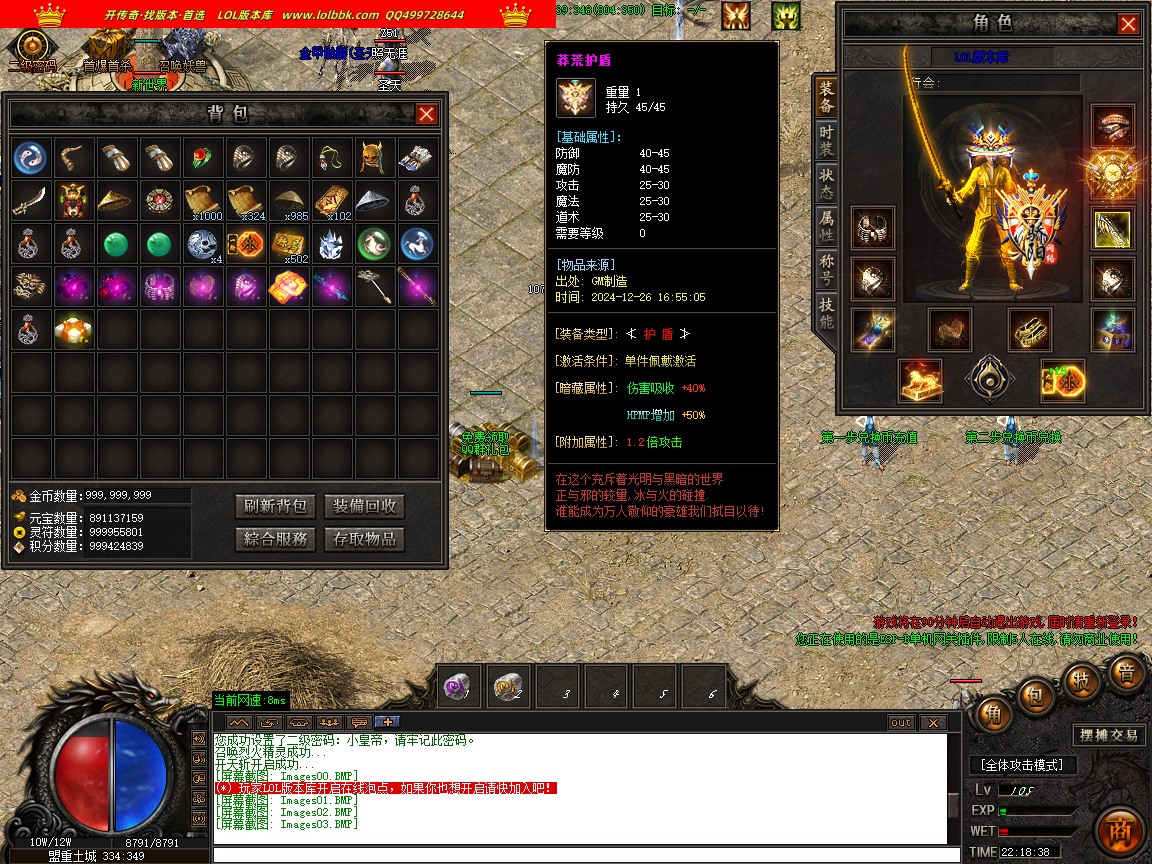Viewport: 1152px width, 864px height.
Task: Close the 背包 inventory window
Action: coord(426,114)
